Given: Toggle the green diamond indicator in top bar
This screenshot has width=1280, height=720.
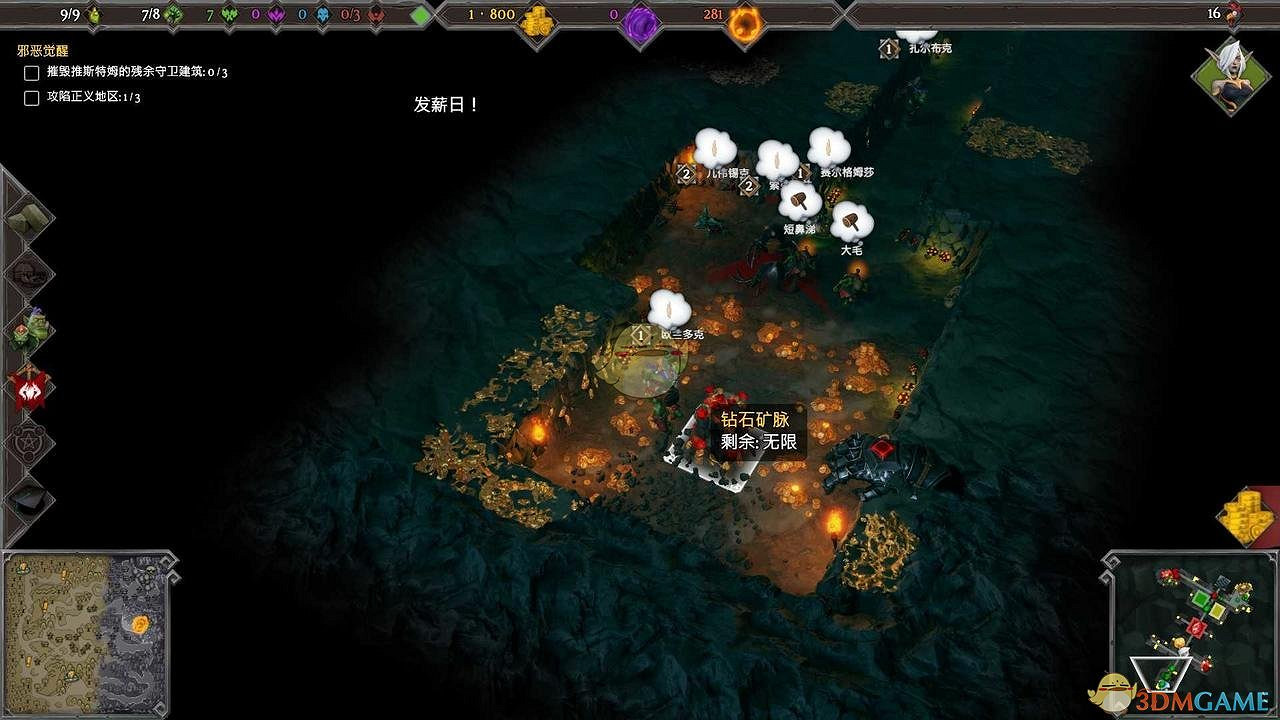Looking at the screenshot, I should tap(420, 14).
